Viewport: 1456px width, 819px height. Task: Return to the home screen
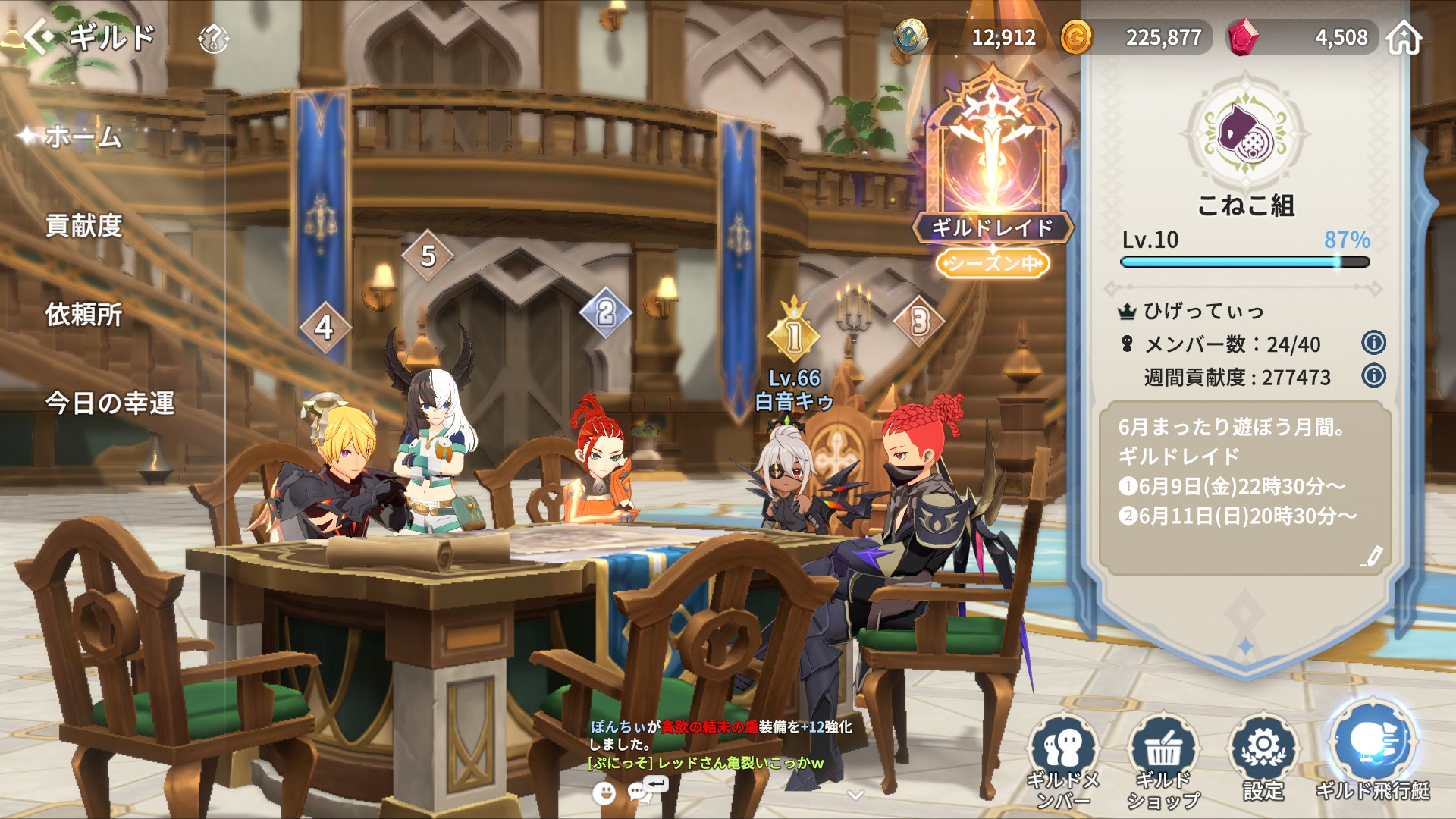[x=1404, y=37]
